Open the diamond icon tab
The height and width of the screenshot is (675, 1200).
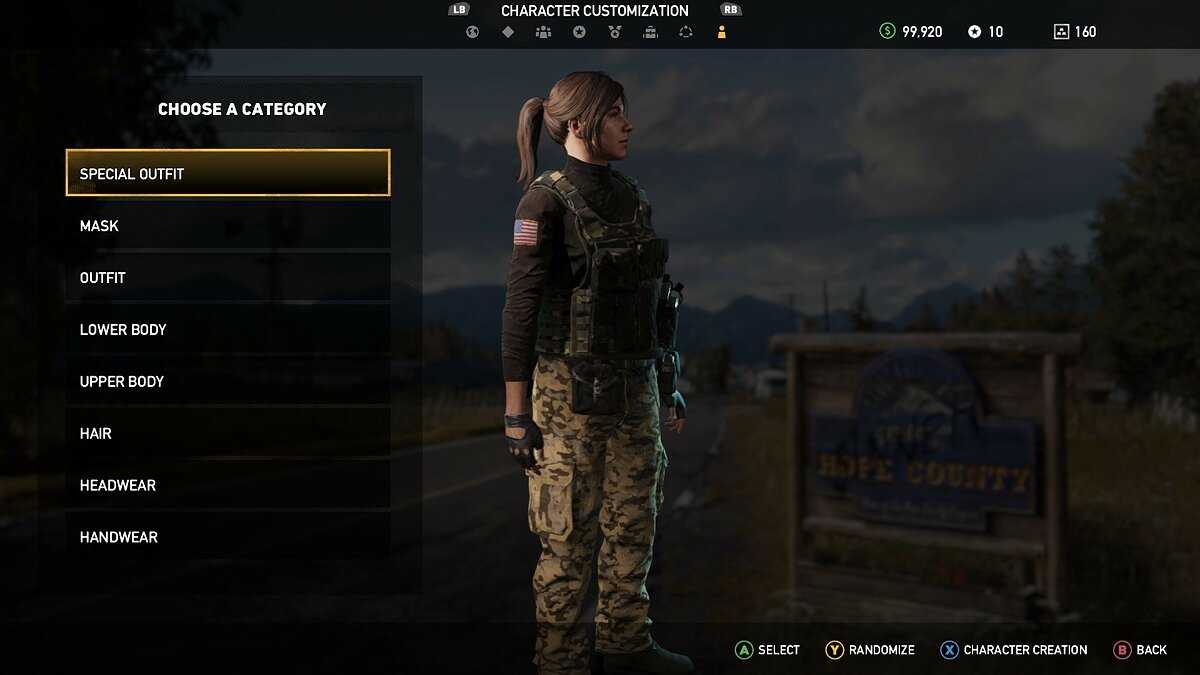point(508,32)
